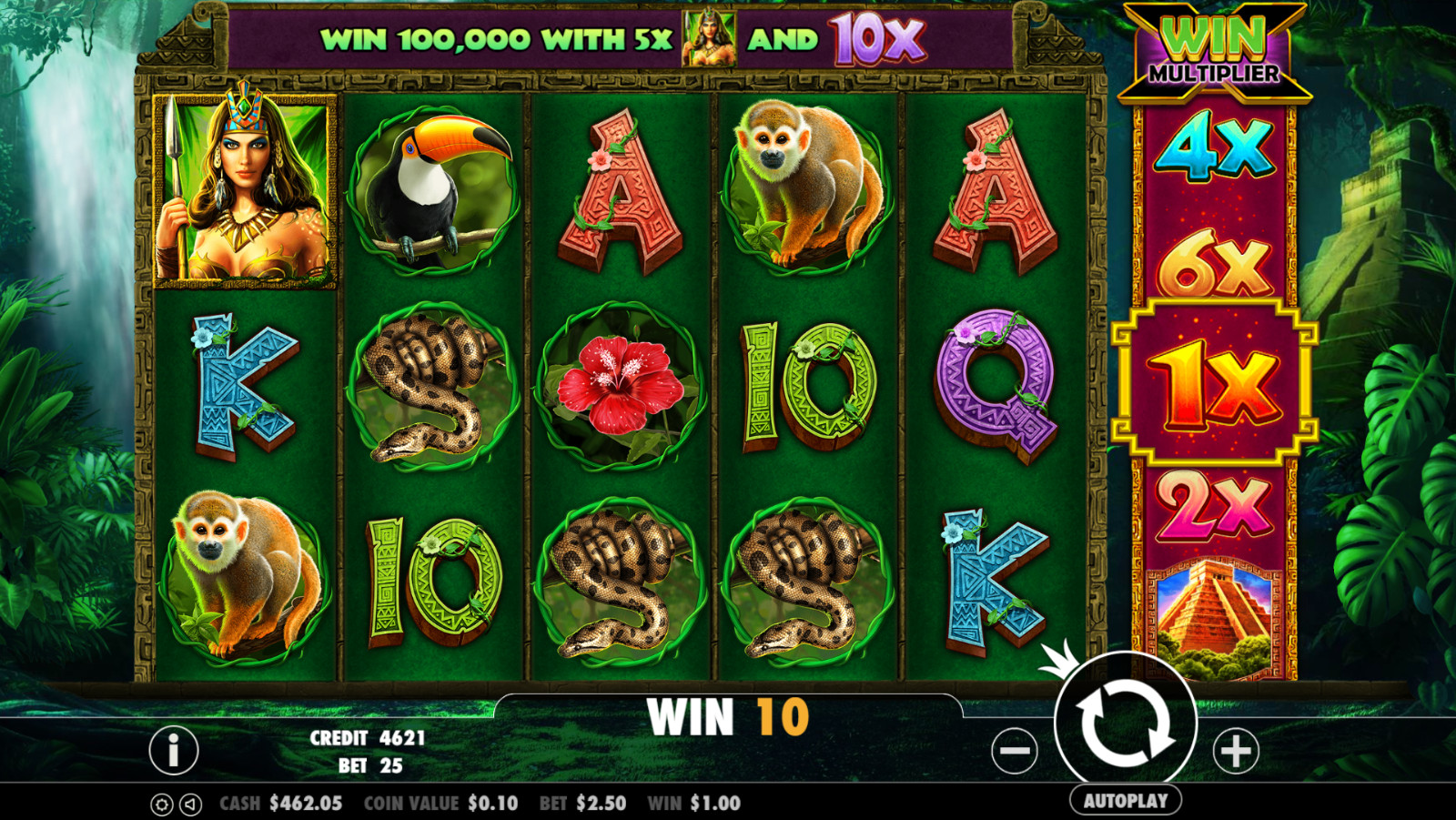Open settings via the gear icon
Image resolution: width=1456 pixels, height=820 pixels.
[x=161, y=805]
